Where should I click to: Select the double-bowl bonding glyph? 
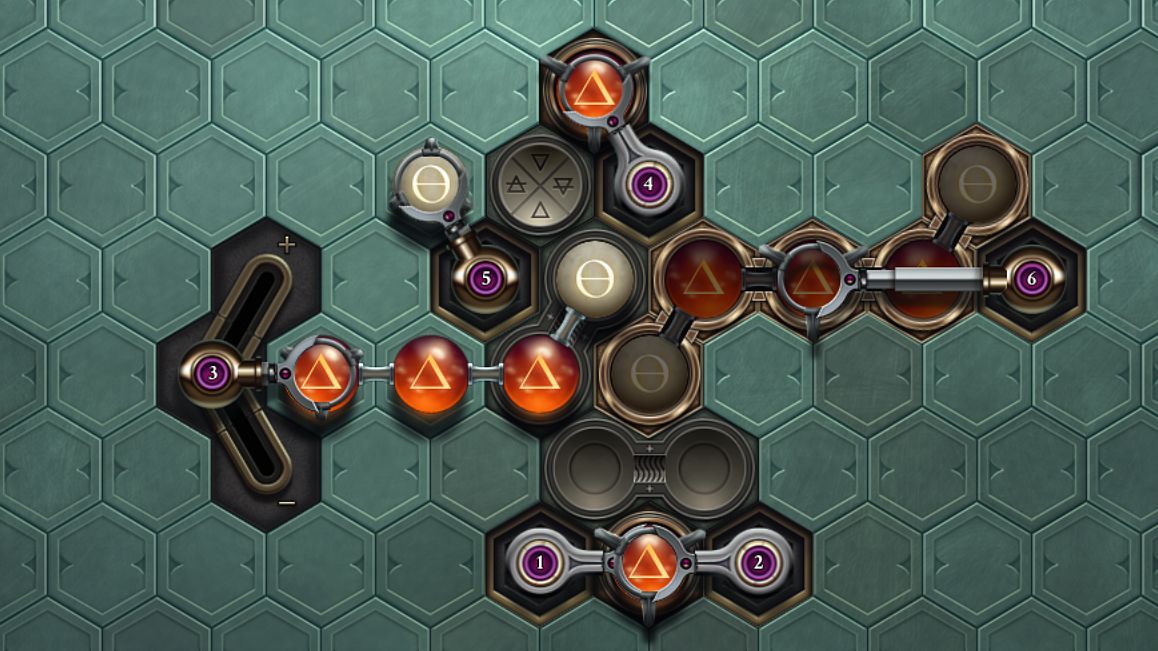point(649,468)
